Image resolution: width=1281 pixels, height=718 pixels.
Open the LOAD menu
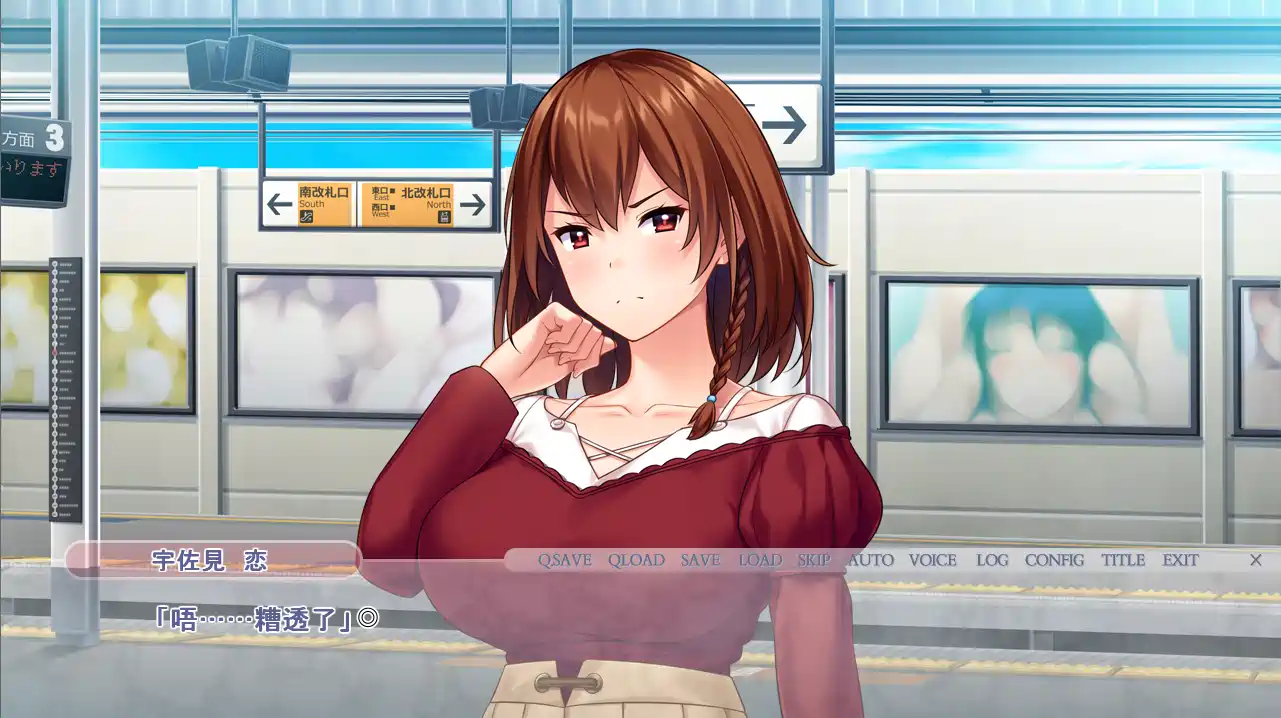760,560
